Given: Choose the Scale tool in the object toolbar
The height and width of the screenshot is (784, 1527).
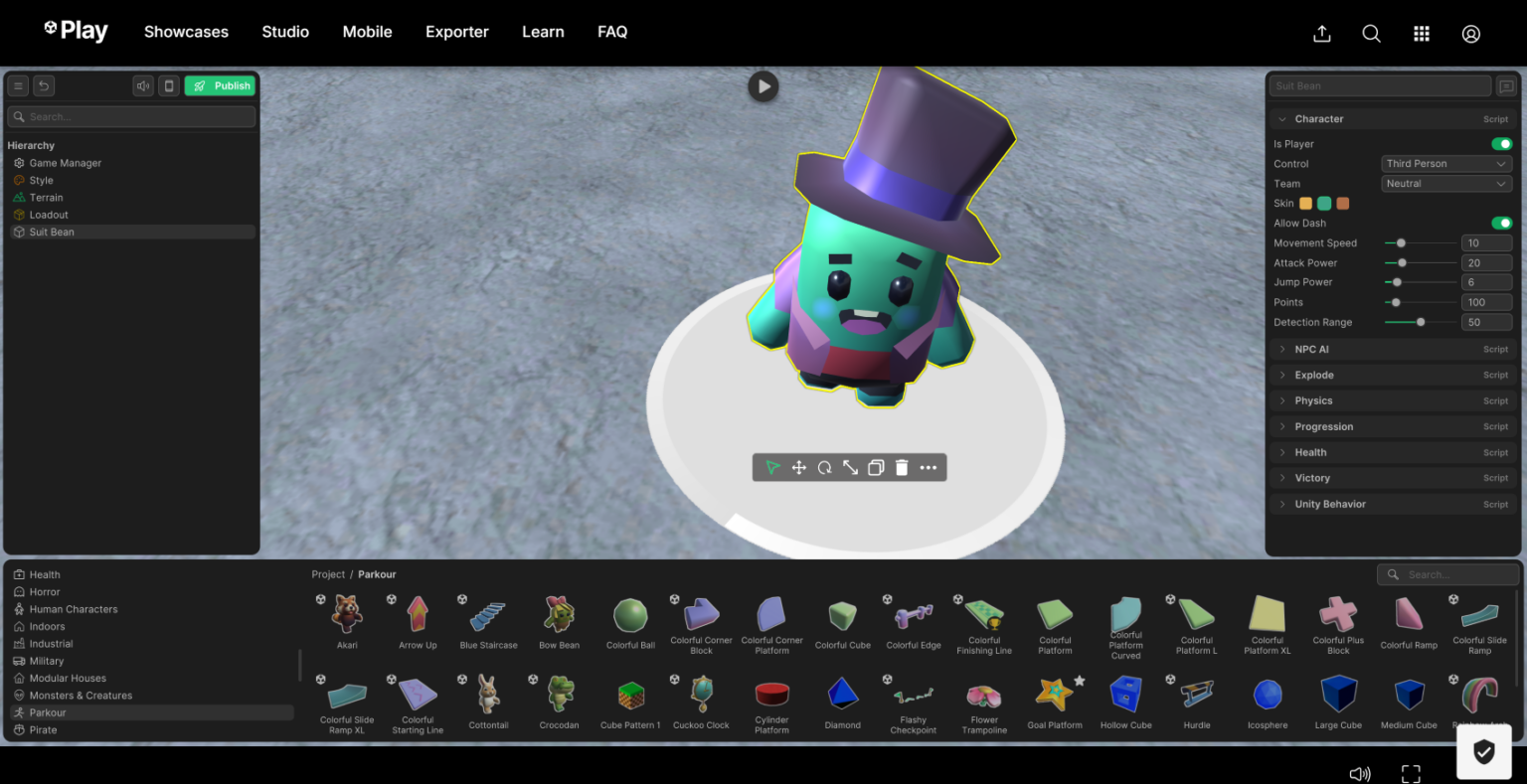Looking at the screenshot, I should click(850, 467).
